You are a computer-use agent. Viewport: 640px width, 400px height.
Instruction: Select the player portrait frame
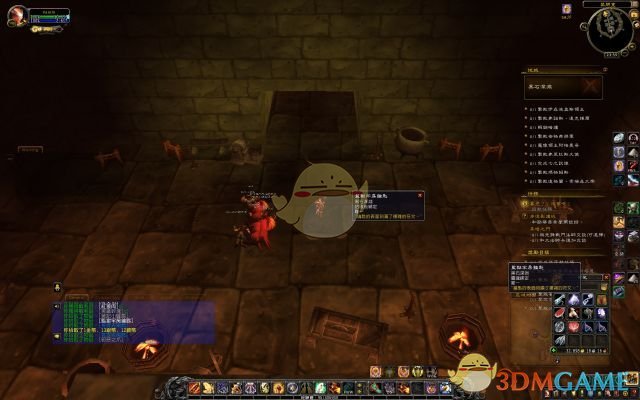[14, 16]
